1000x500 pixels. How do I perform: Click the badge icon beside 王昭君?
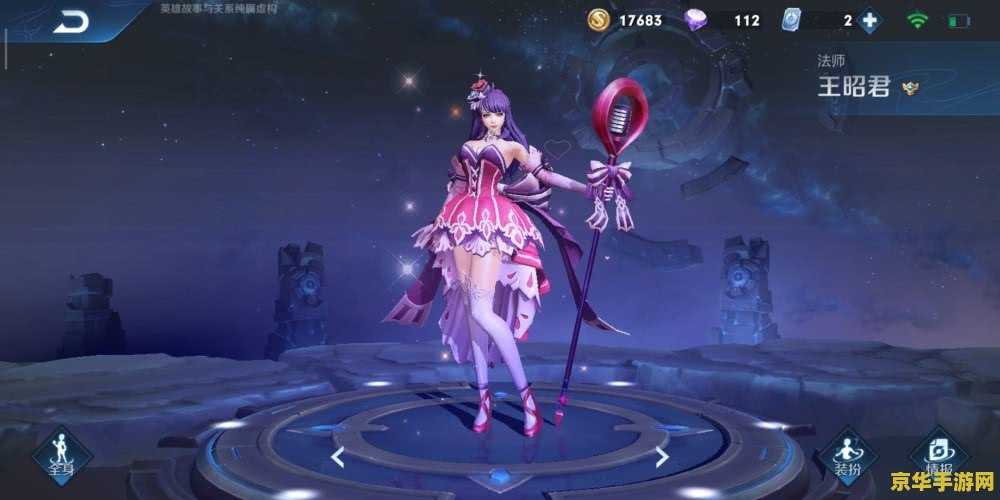tap(910, 88)
